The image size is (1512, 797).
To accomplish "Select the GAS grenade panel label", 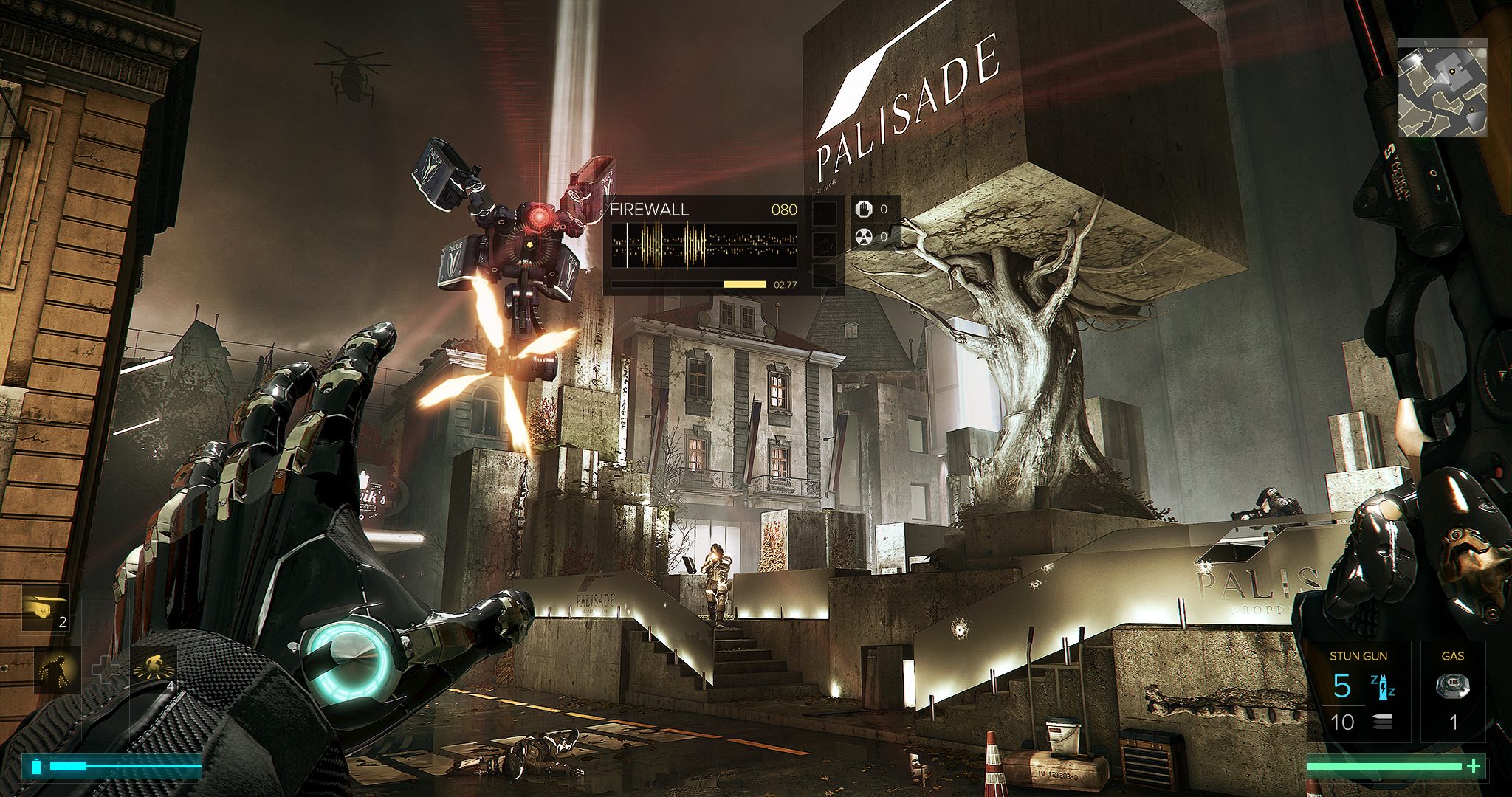I will (x=1454, y=655).
